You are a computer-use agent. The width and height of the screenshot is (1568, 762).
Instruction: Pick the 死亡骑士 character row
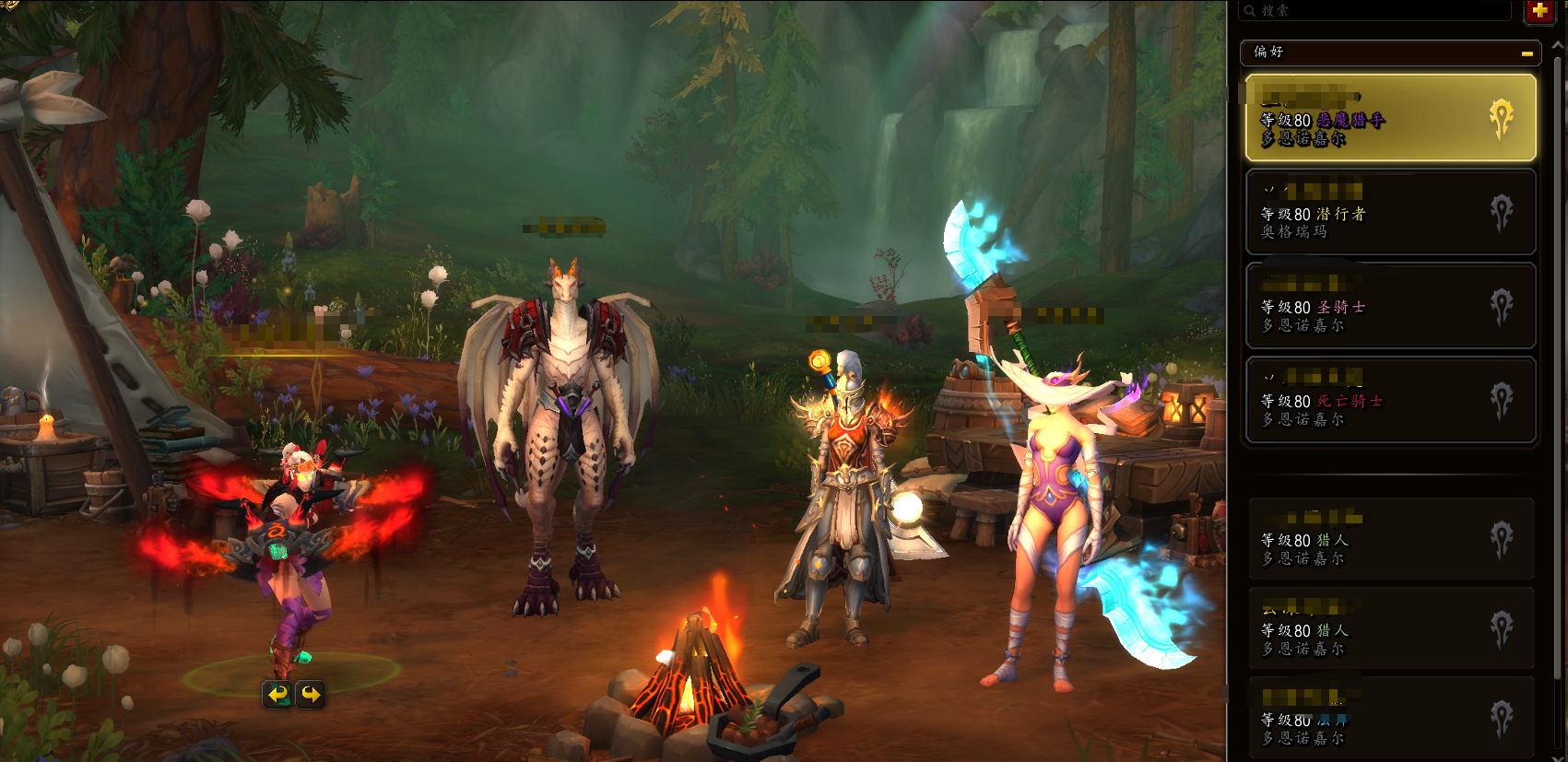pyautogui.click(x=1390, y=400)
